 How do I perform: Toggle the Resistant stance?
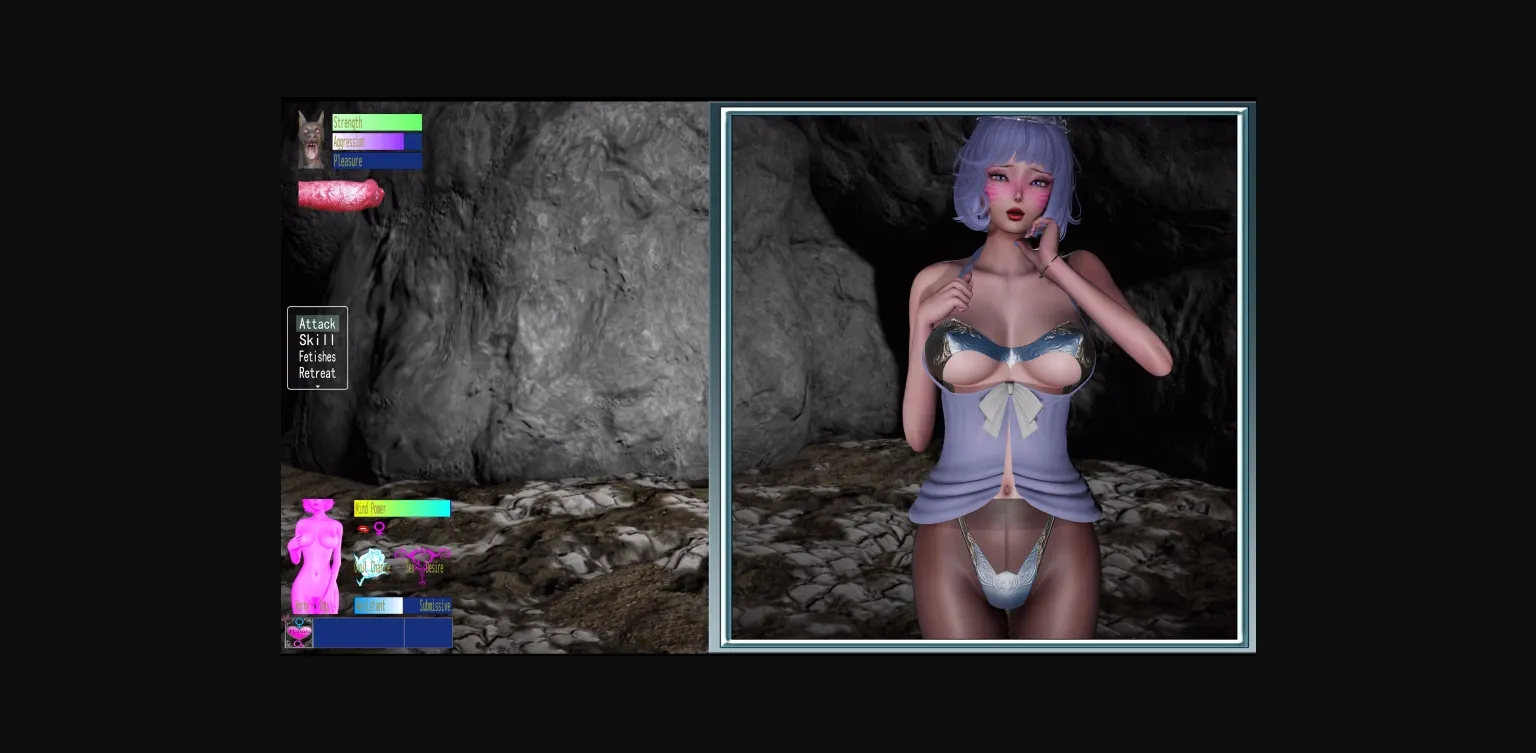377,605
